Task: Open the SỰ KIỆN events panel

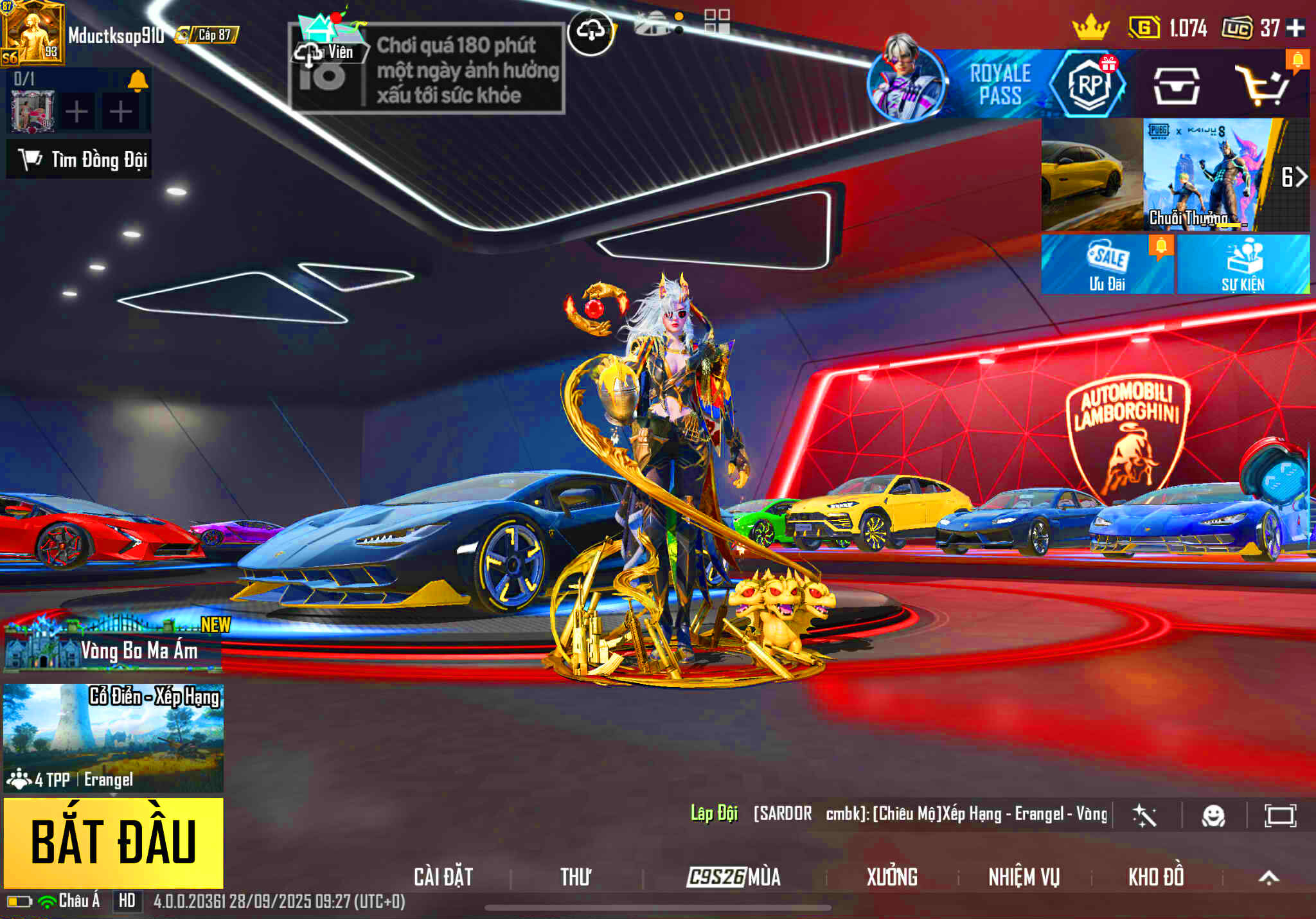Action: pyautogui.click(x=1243, y=264)
